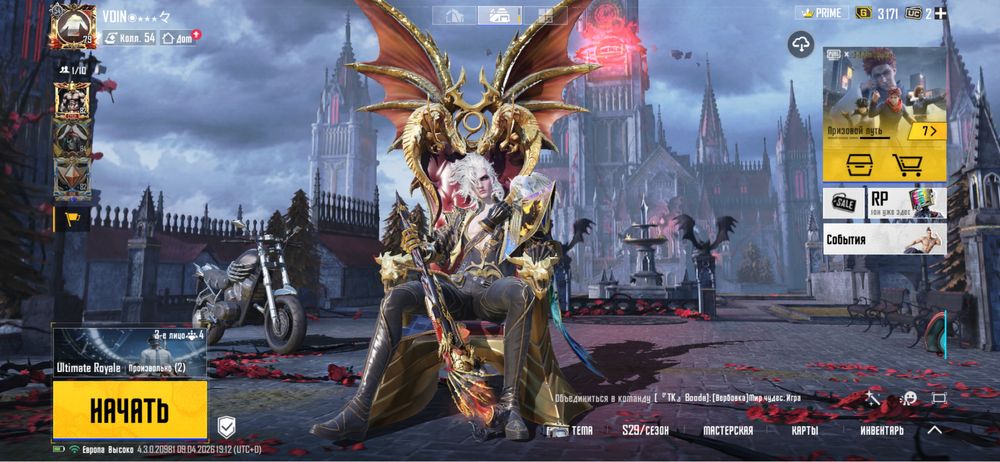1000x462 pixels.
Task: Open the shopping cart shop icon
Action: pyautogui.click(x=908, y=165)
